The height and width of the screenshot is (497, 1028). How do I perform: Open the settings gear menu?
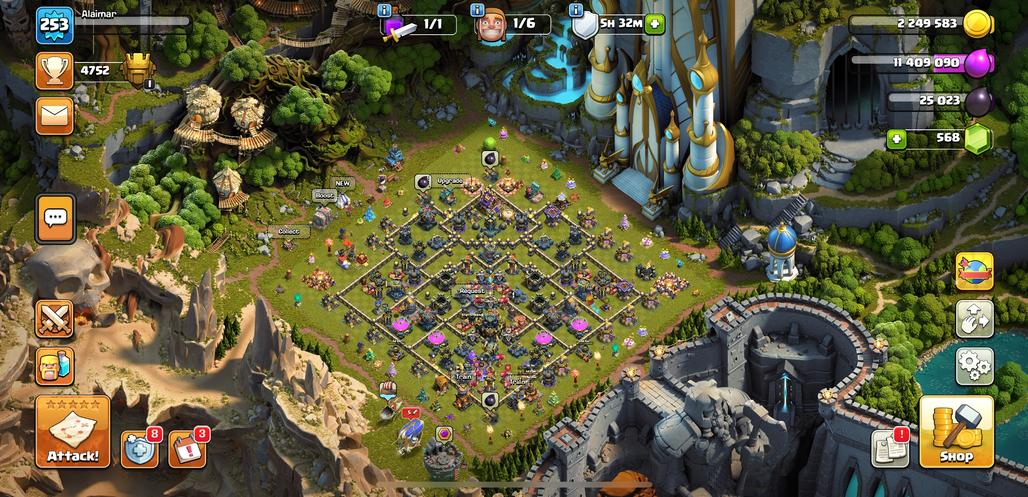[x=974, y=366]
